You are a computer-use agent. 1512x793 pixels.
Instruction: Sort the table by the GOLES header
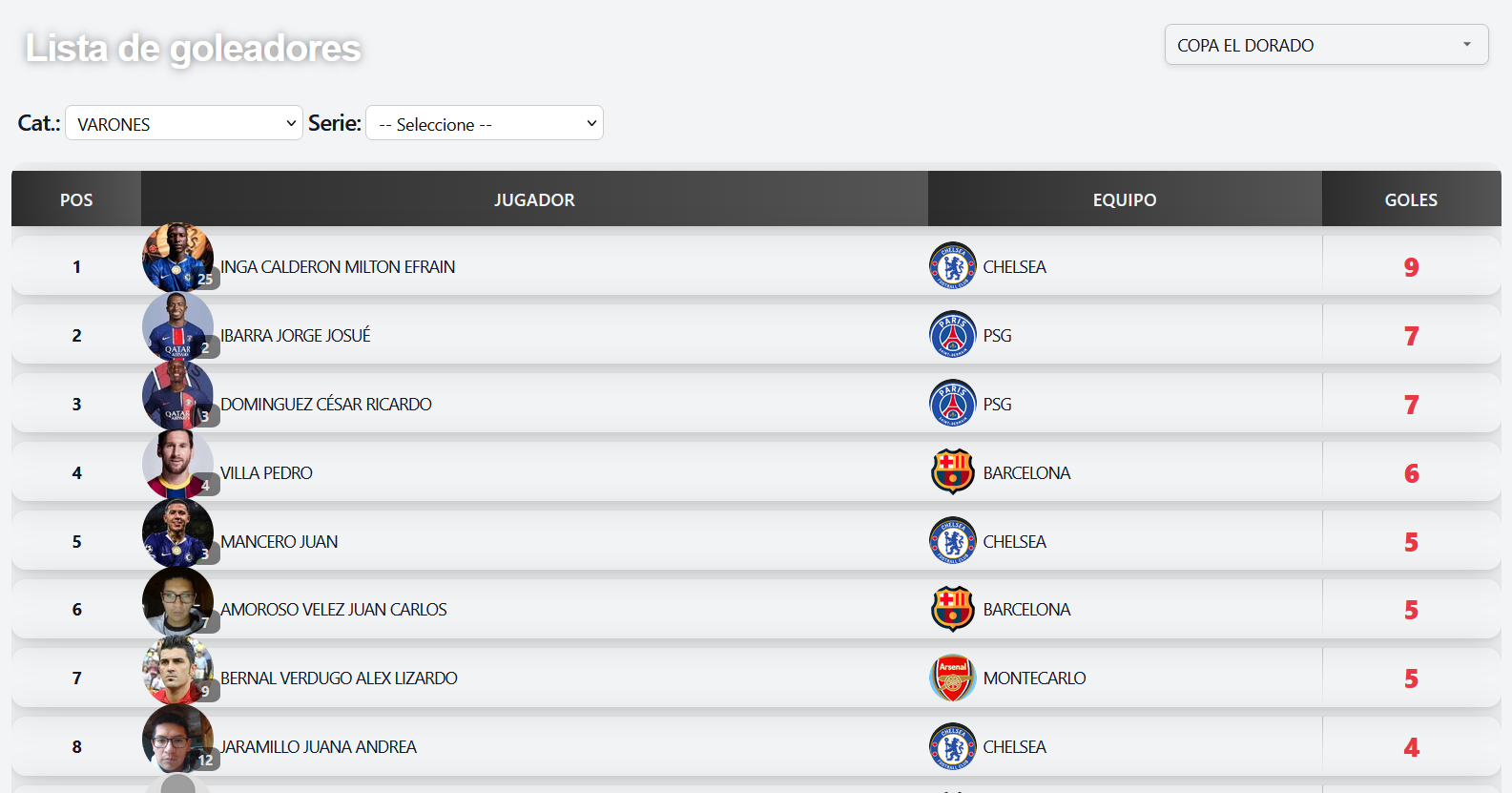point(1411,199)
